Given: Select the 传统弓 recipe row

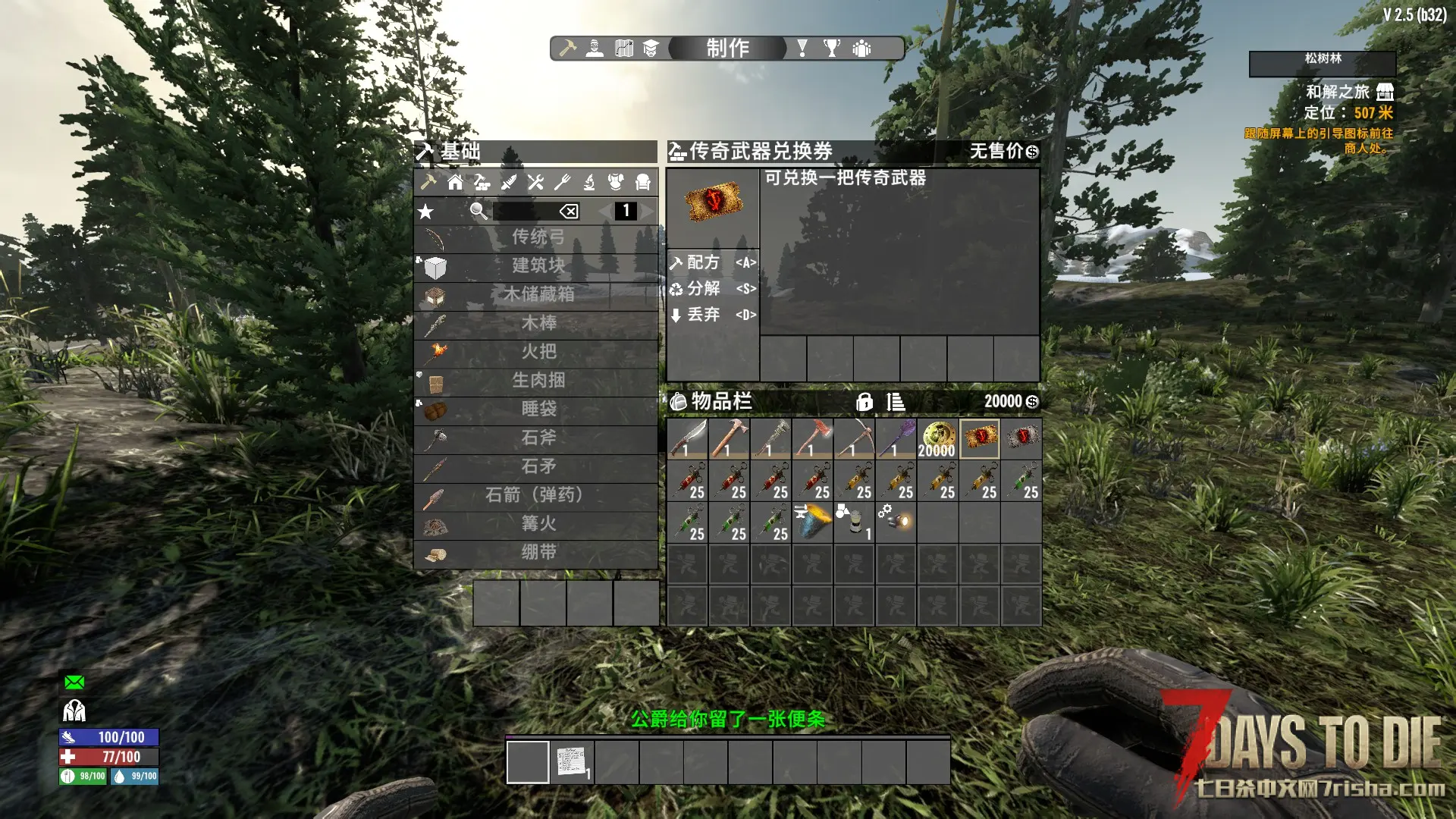Looking at the screenshot, I should click(x=537, y=237).
